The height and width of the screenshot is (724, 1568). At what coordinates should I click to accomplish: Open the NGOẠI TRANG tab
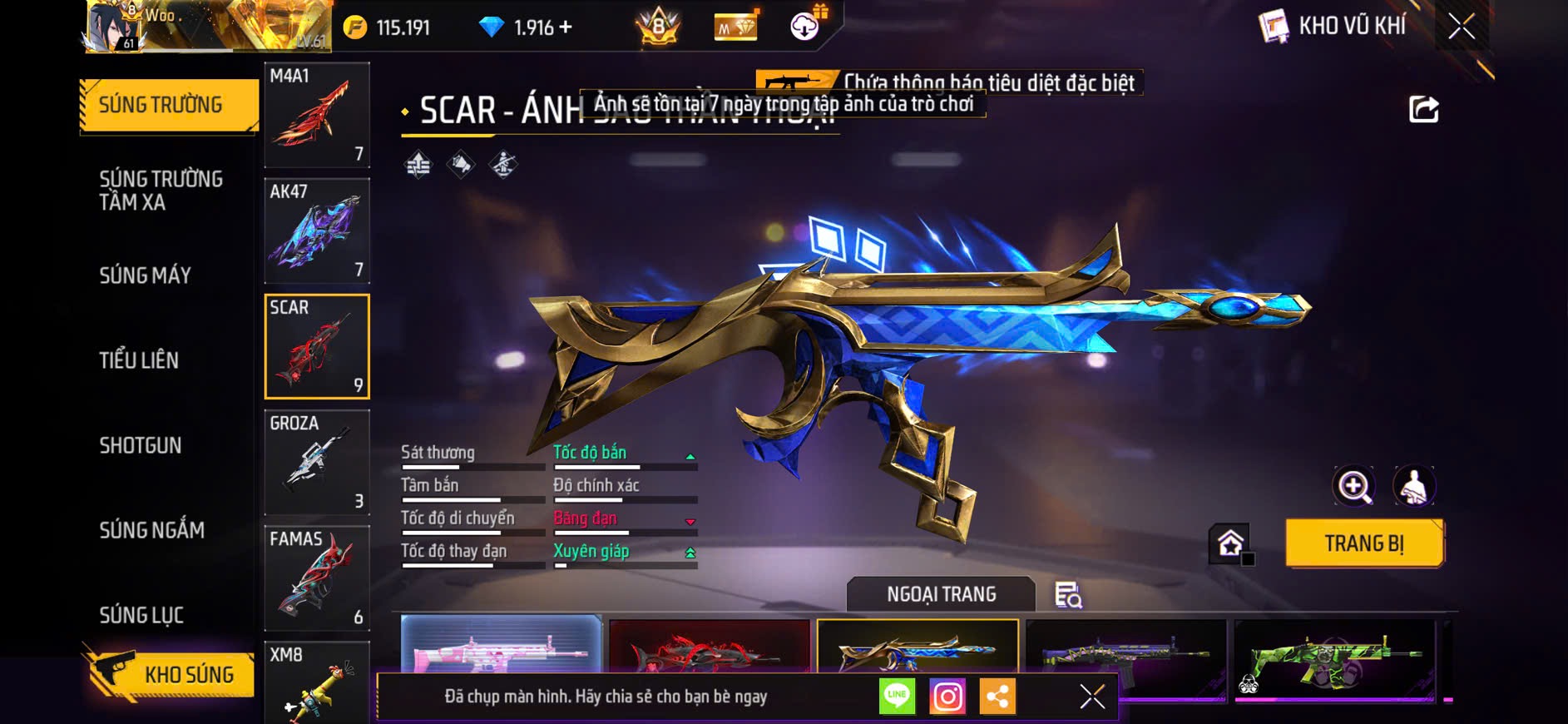941,594
